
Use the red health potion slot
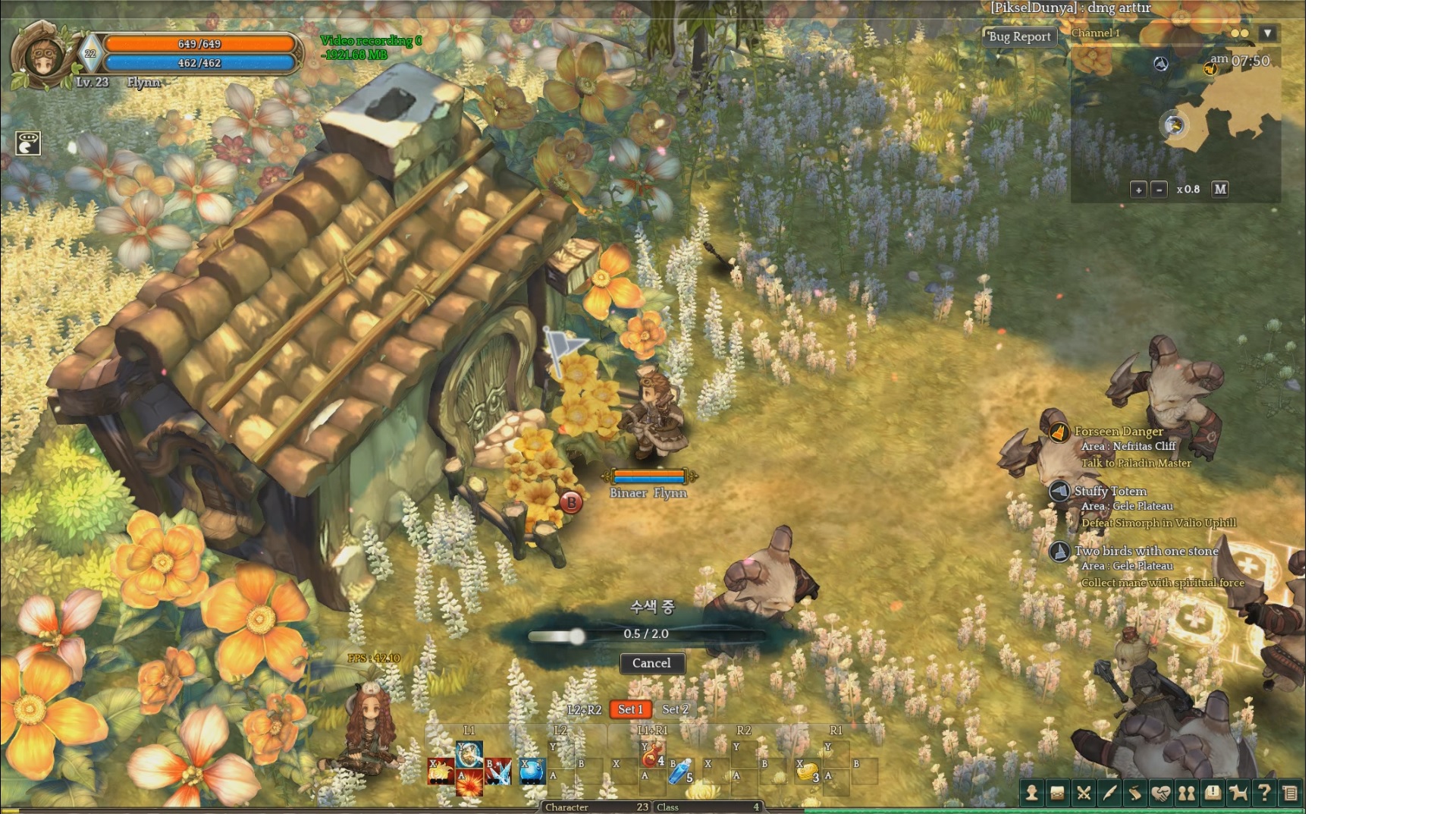[652, 755]
